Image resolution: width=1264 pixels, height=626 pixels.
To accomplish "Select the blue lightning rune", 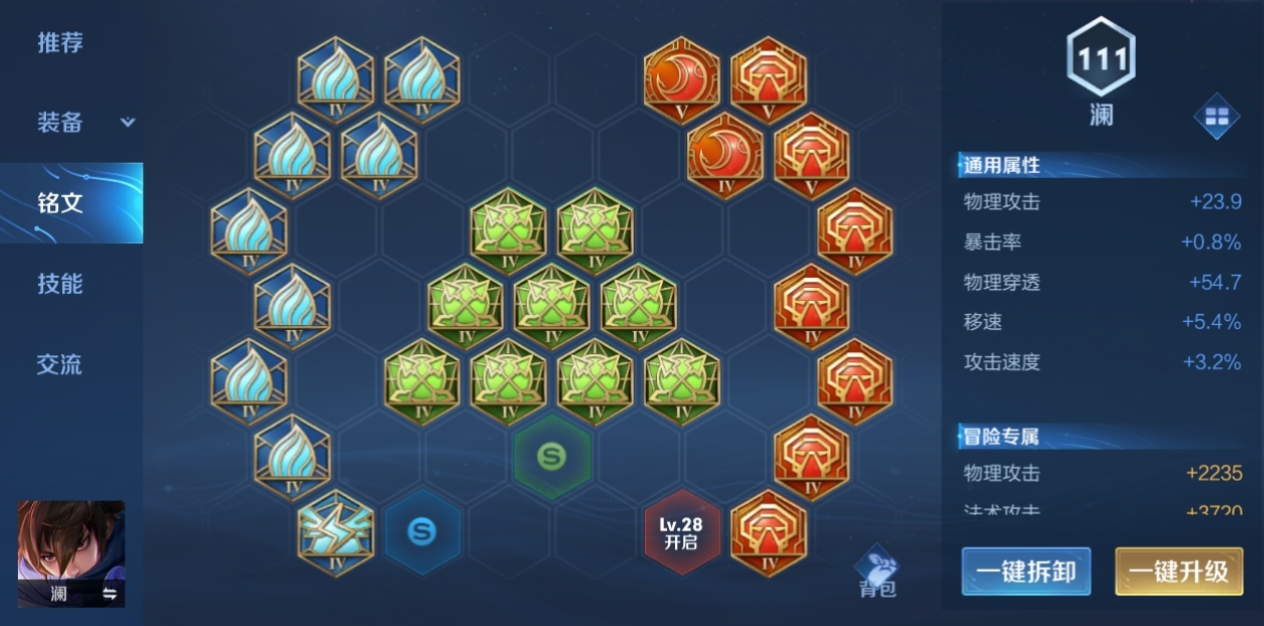I will (336, 532).
